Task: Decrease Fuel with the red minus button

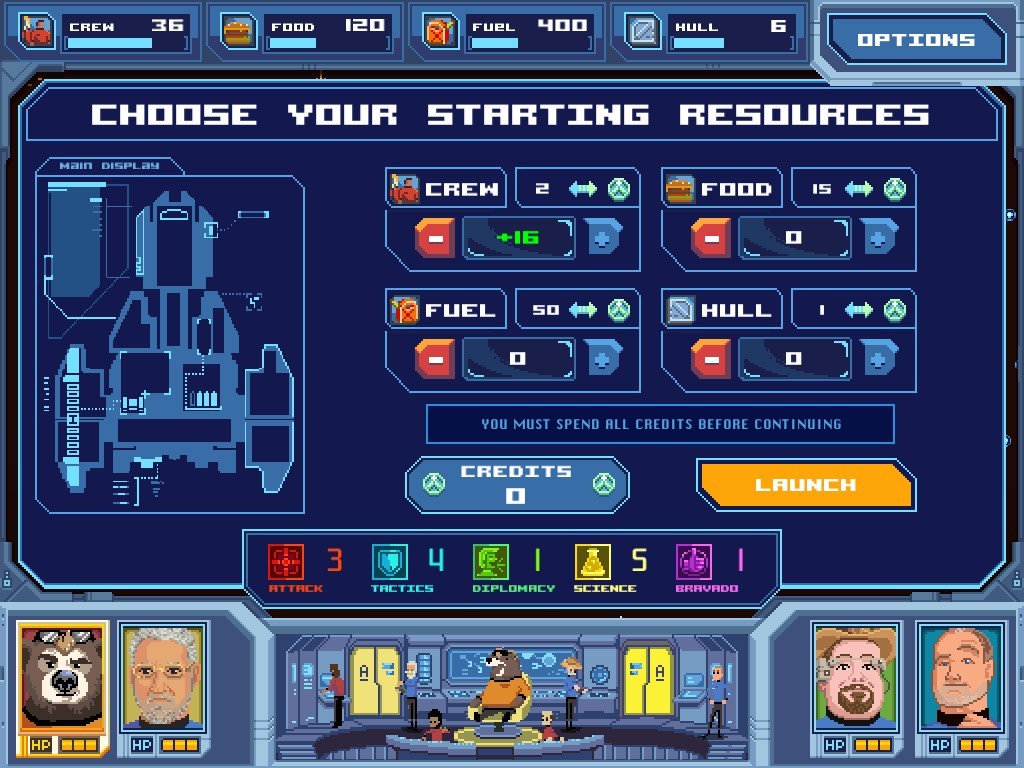Action: point(435,359)
